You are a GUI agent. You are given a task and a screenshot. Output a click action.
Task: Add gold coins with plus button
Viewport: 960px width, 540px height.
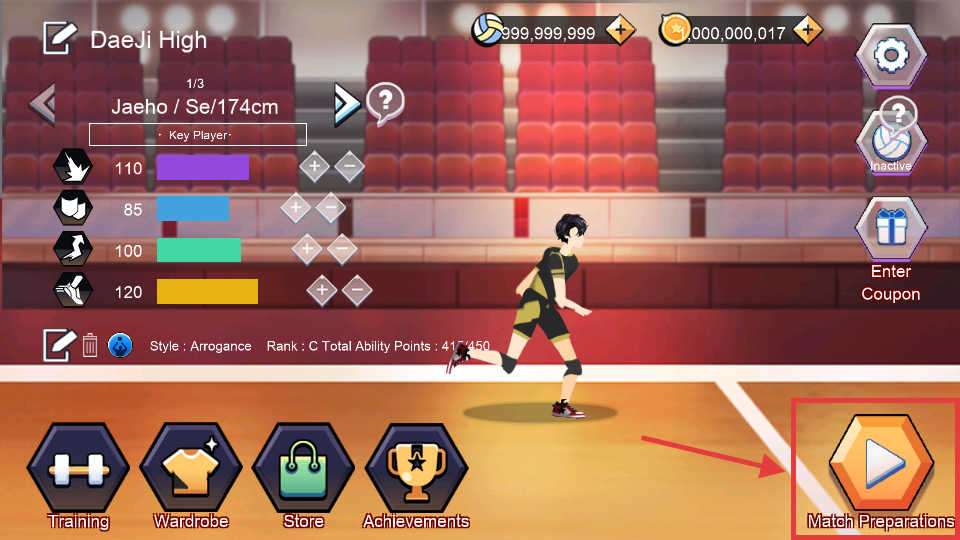coord(807,32)
